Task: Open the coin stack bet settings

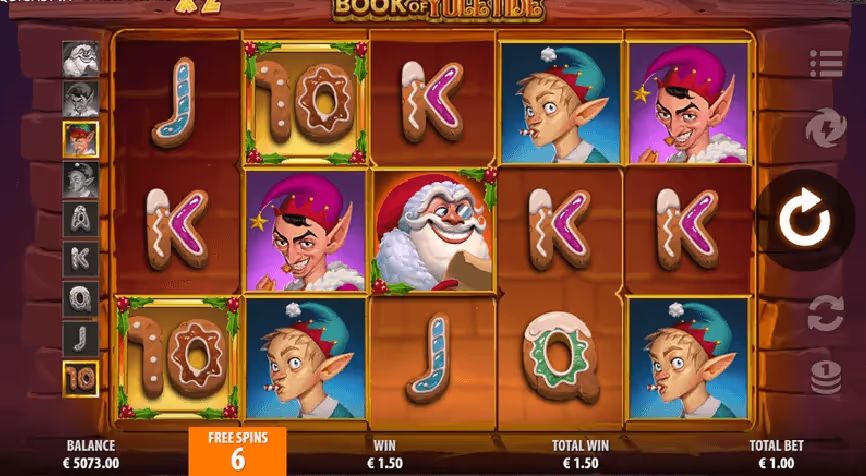Action: 826,376
